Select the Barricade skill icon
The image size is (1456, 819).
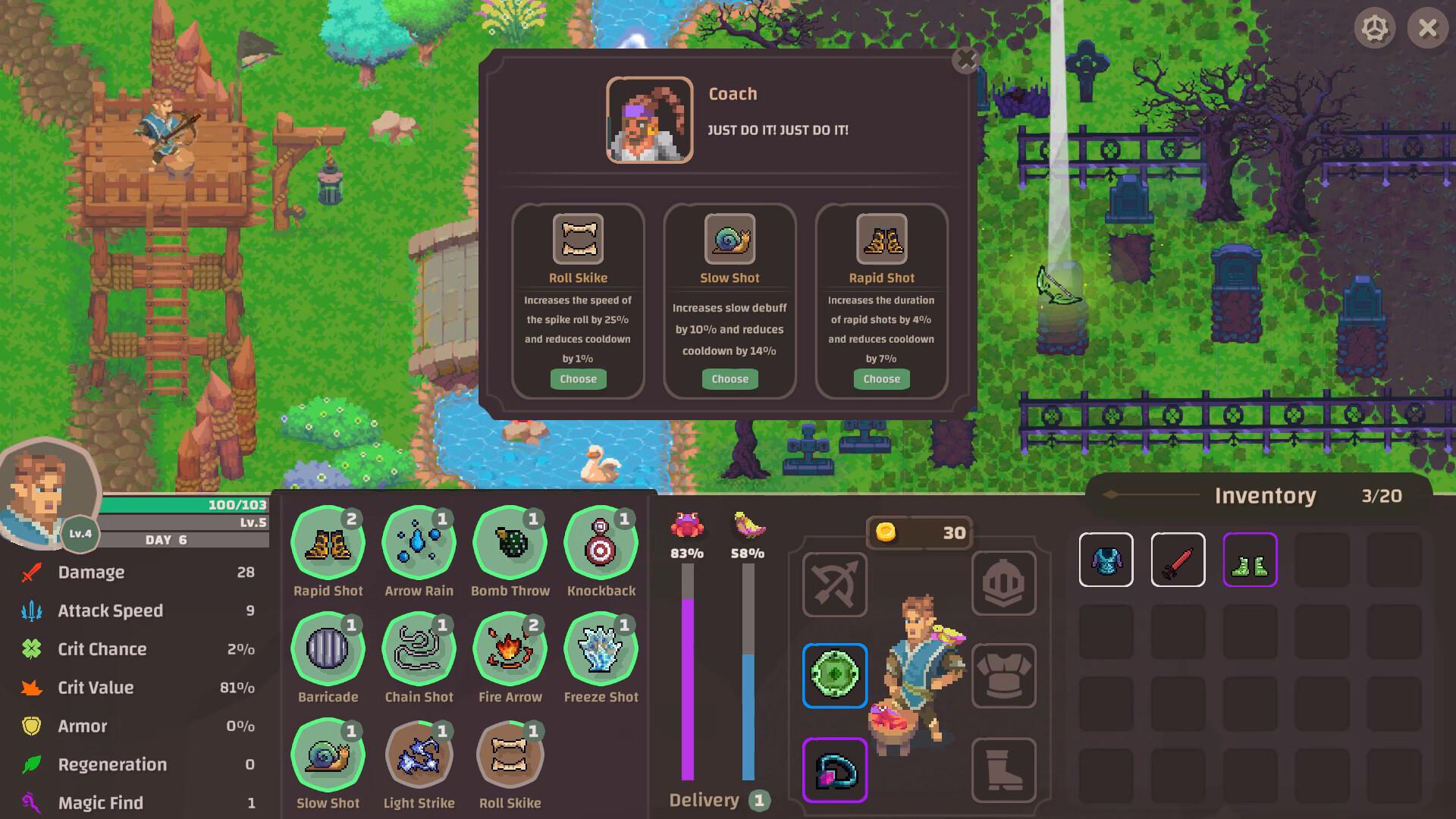[x=328, y=649]
